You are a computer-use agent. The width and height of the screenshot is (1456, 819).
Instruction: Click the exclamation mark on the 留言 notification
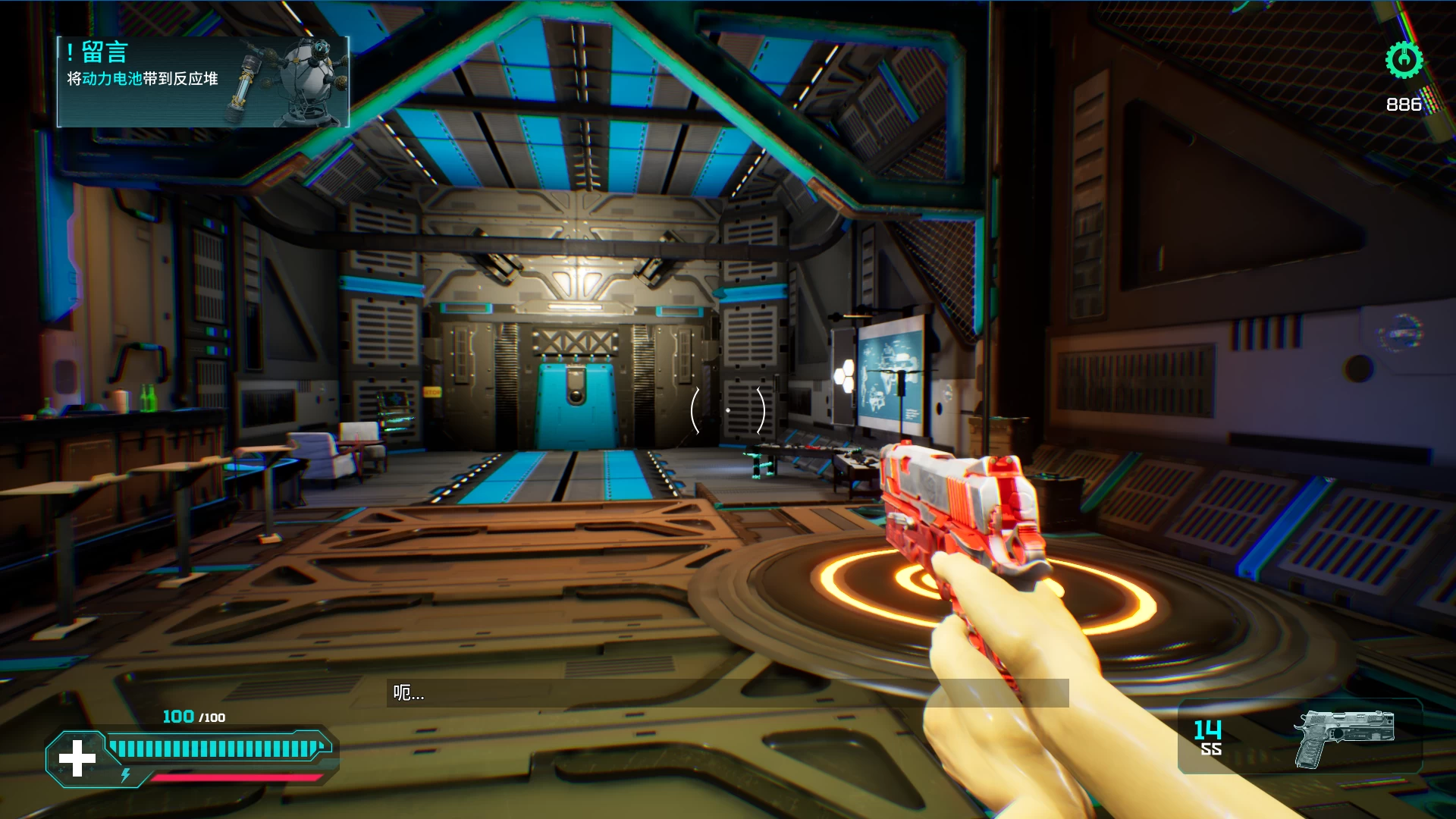[69, 52]
